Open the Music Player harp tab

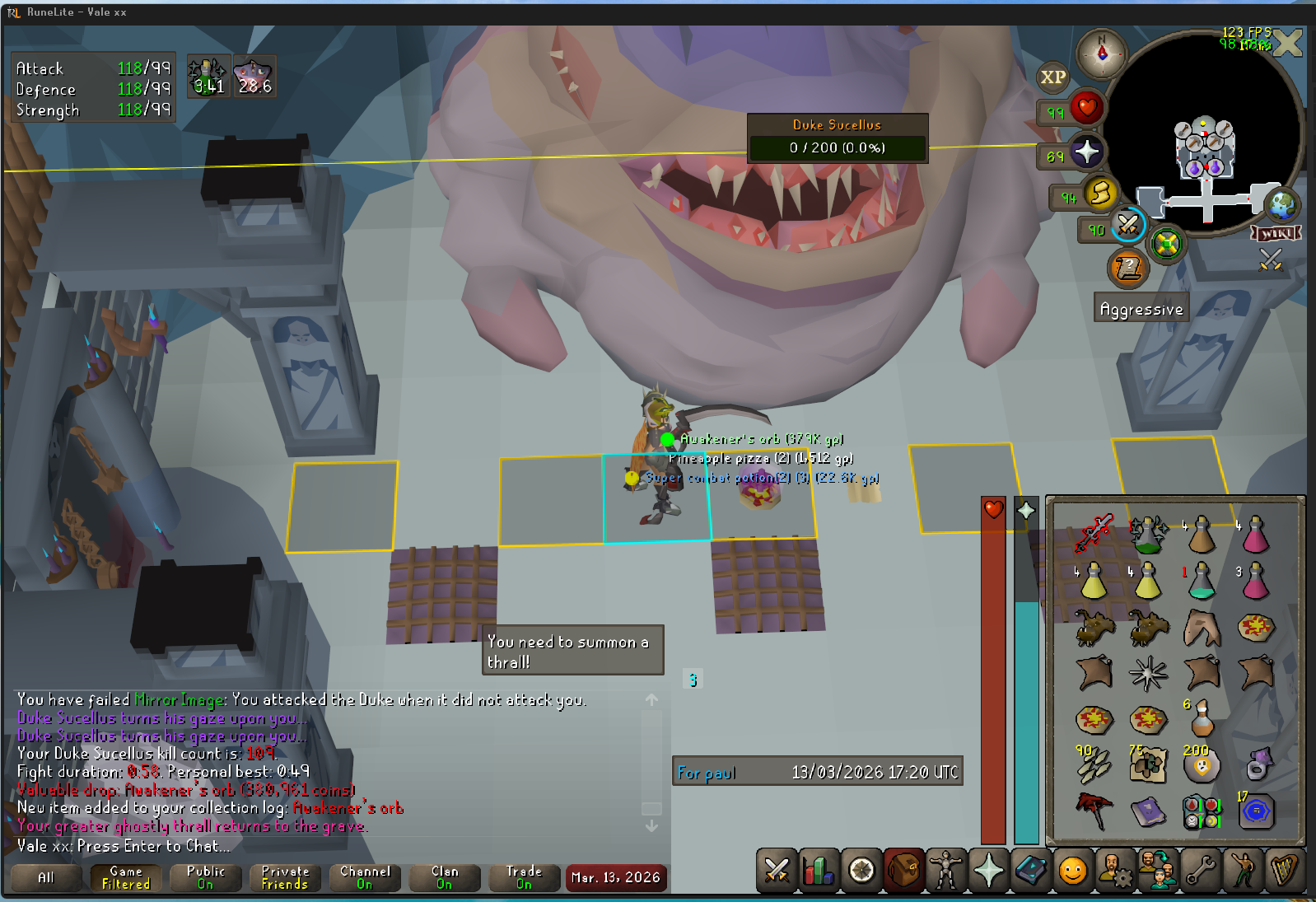pyautogui.click(x=1285, y=870)
